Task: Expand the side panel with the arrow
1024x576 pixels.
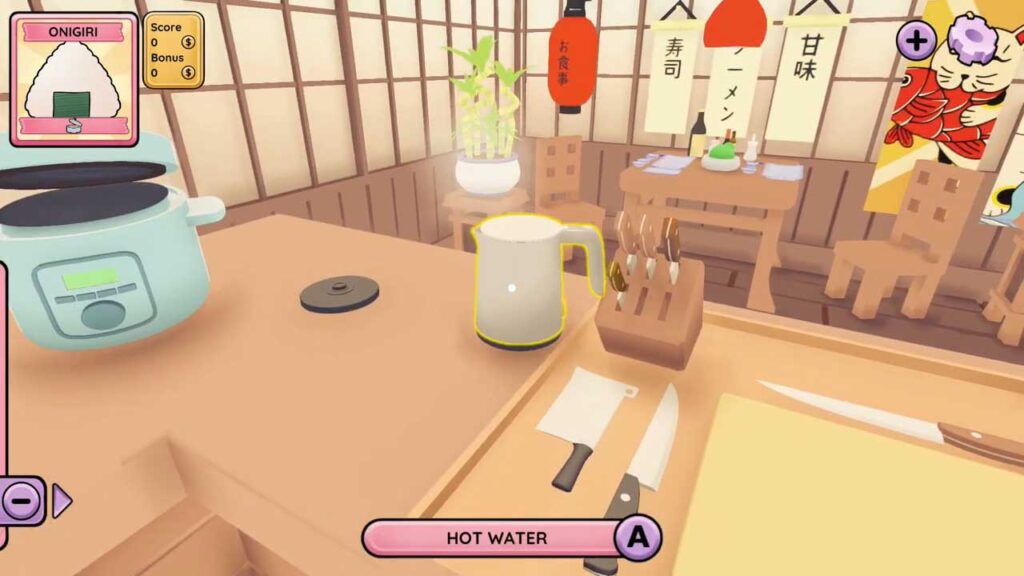Action: coord(61,500)
